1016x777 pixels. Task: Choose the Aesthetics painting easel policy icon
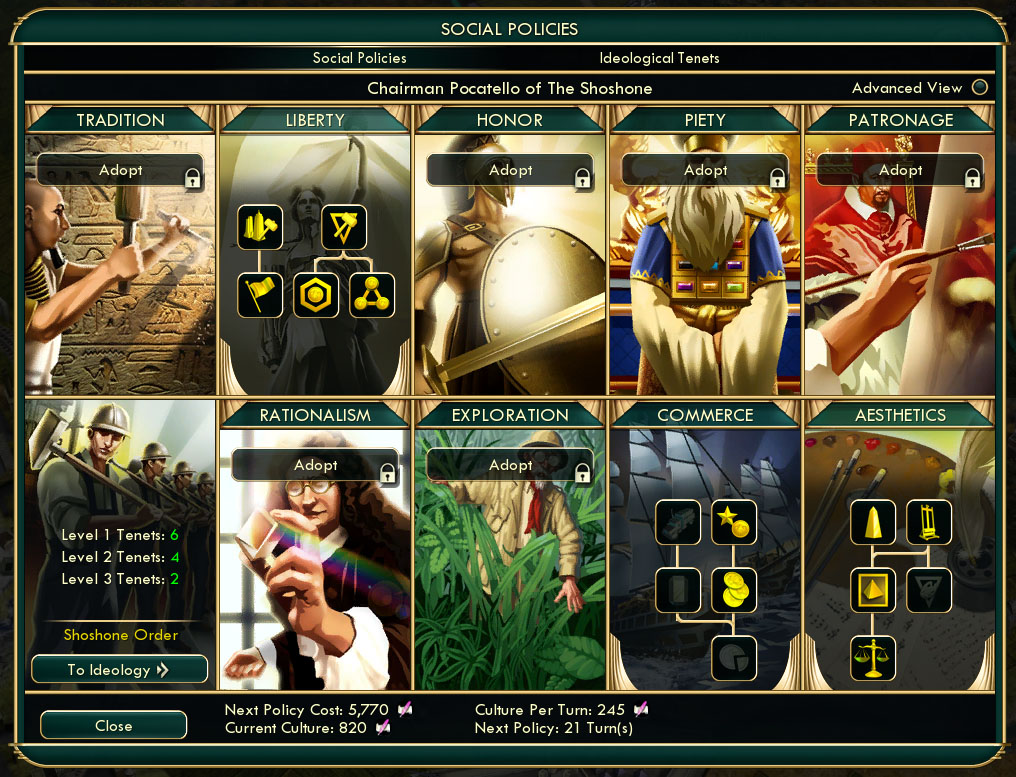point(929,523)
